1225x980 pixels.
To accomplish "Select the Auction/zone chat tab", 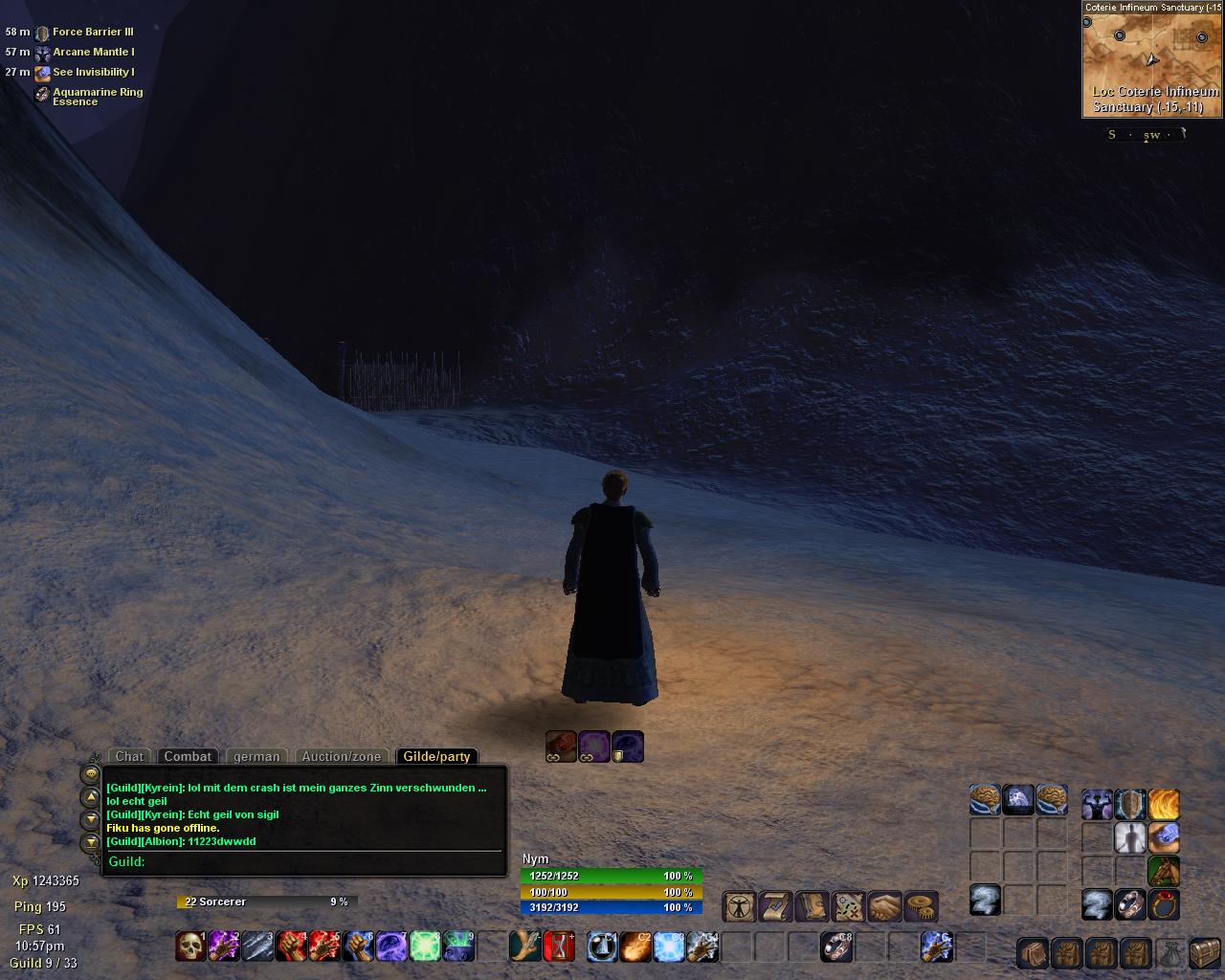I will [342, 756].
